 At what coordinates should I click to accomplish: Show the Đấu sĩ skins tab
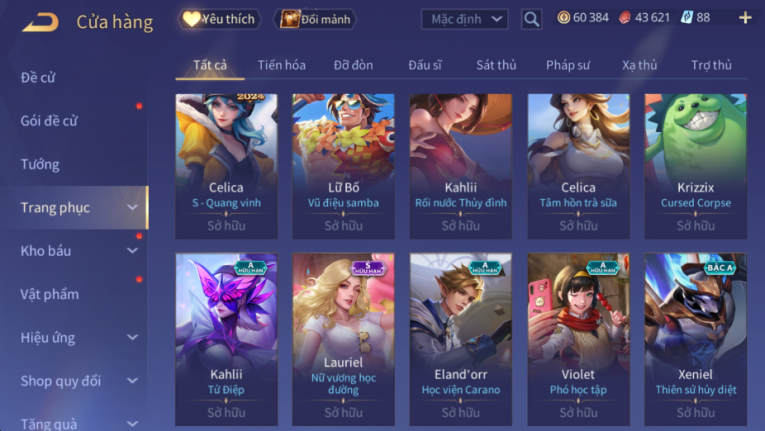point(425,65)
